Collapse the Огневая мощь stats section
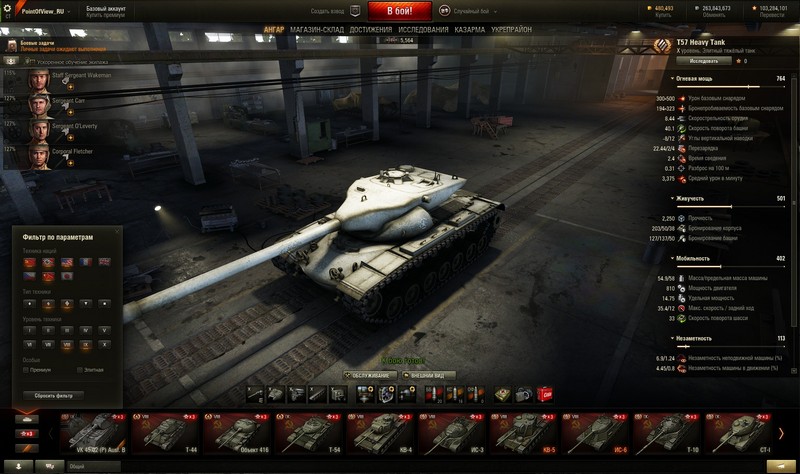800x474 pixels. (673, 77)
